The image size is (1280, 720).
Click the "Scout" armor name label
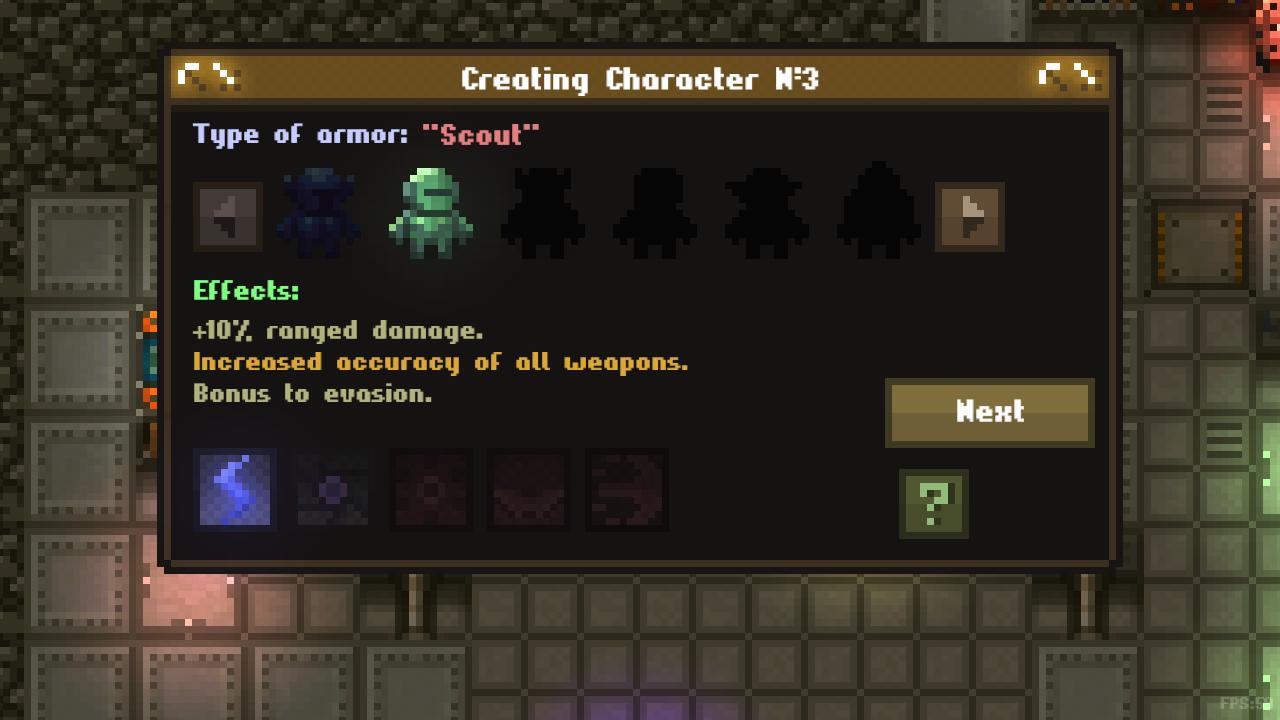482,134
